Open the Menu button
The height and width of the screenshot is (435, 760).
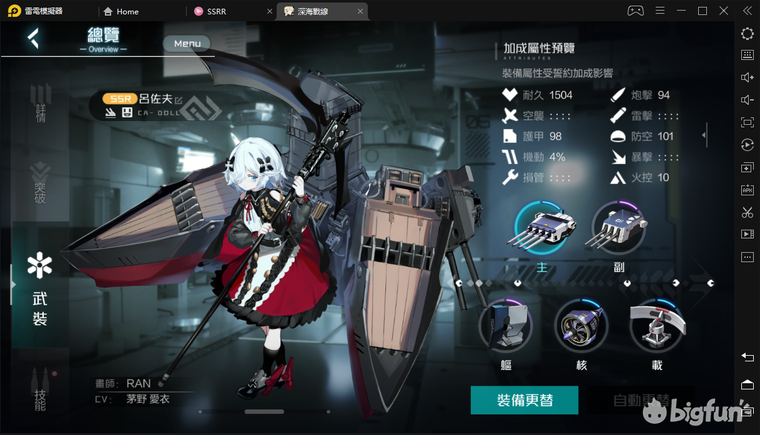(187, 44)
